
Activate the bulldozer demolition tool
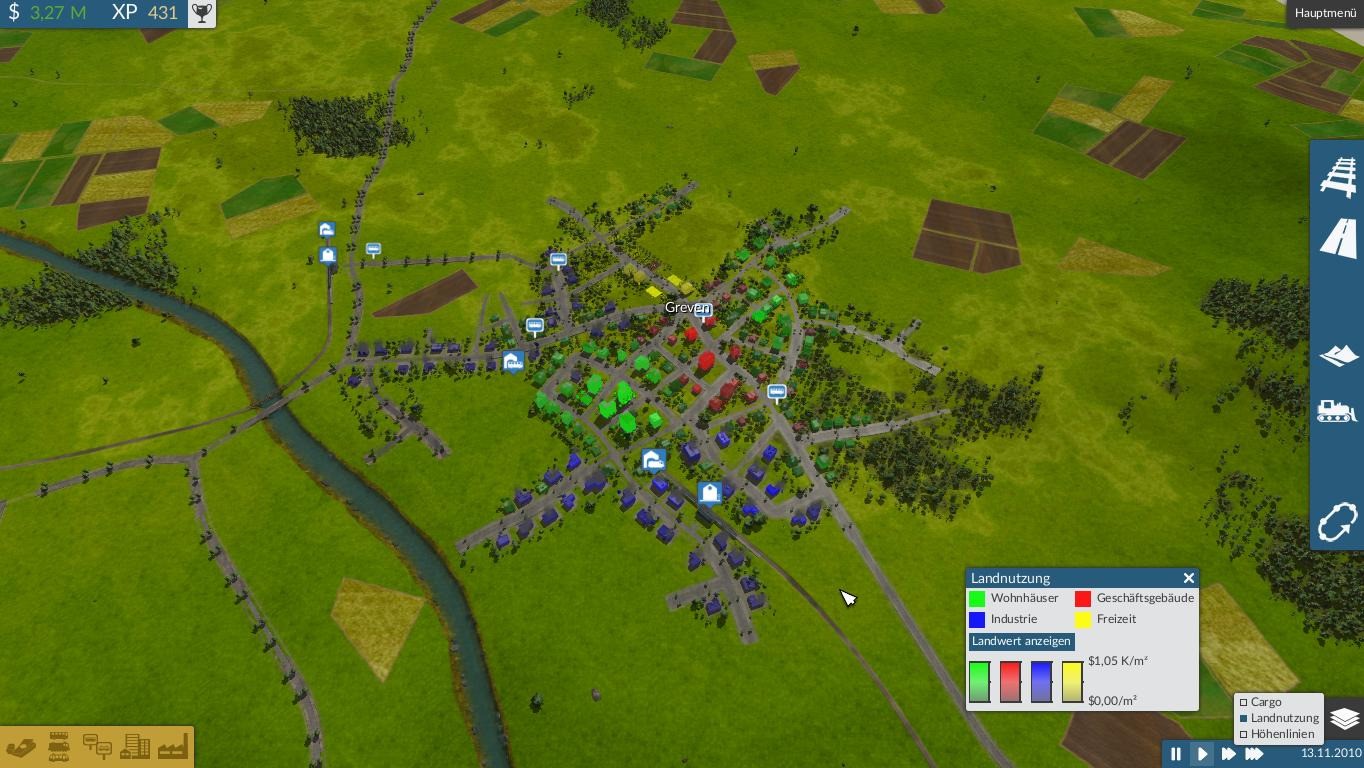[1338, 411]
